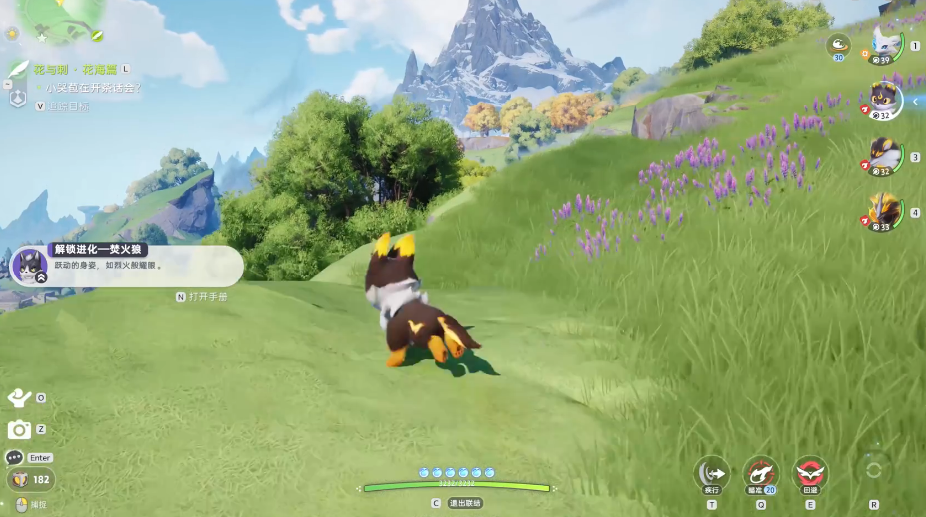Click the hexagon badge icon under quest feather
Screen dimensions: 926x517
click(x=17, y=98)
